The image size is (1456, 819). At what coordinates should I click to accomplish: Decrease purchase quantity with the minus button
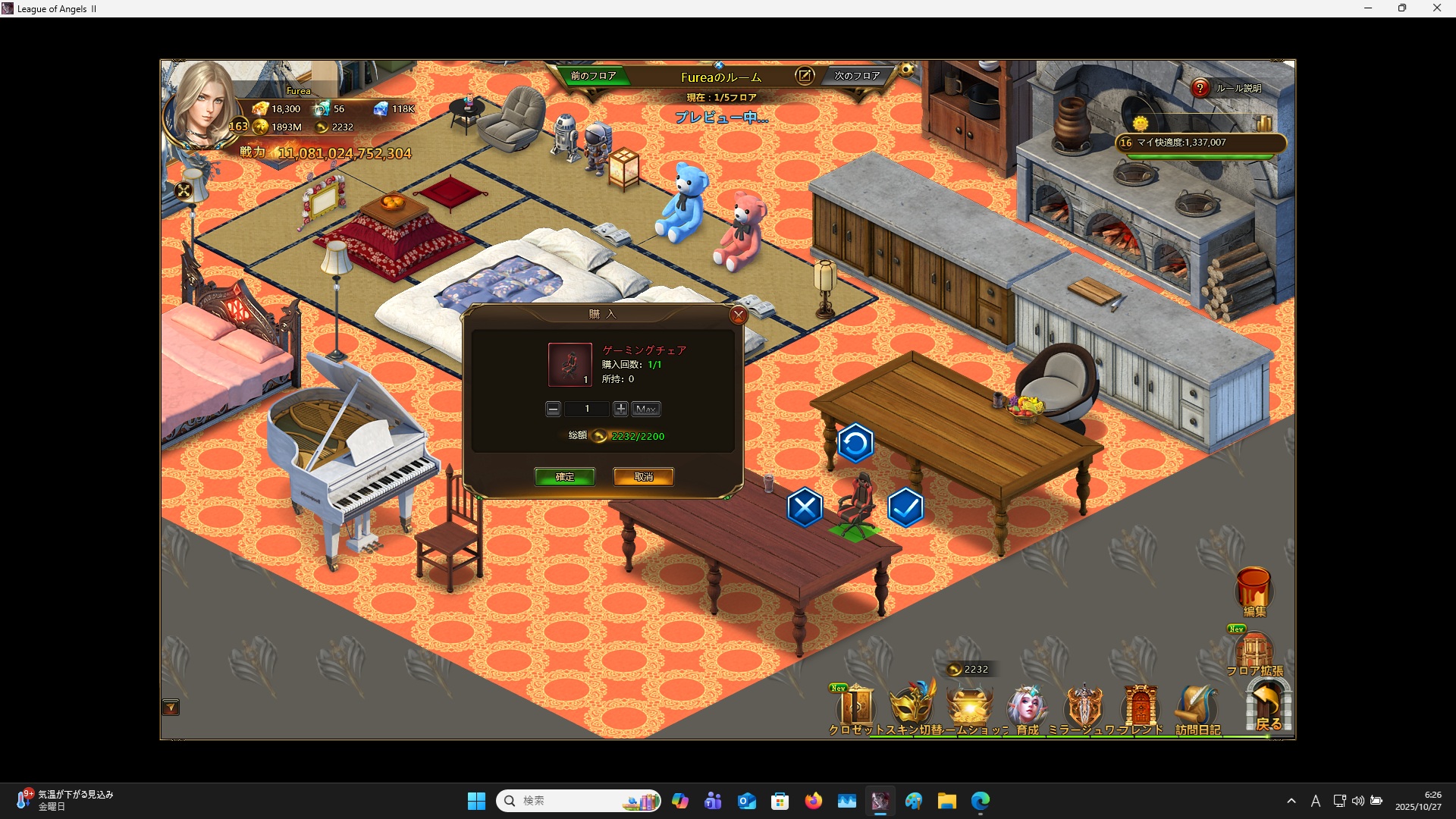[554, 409]
